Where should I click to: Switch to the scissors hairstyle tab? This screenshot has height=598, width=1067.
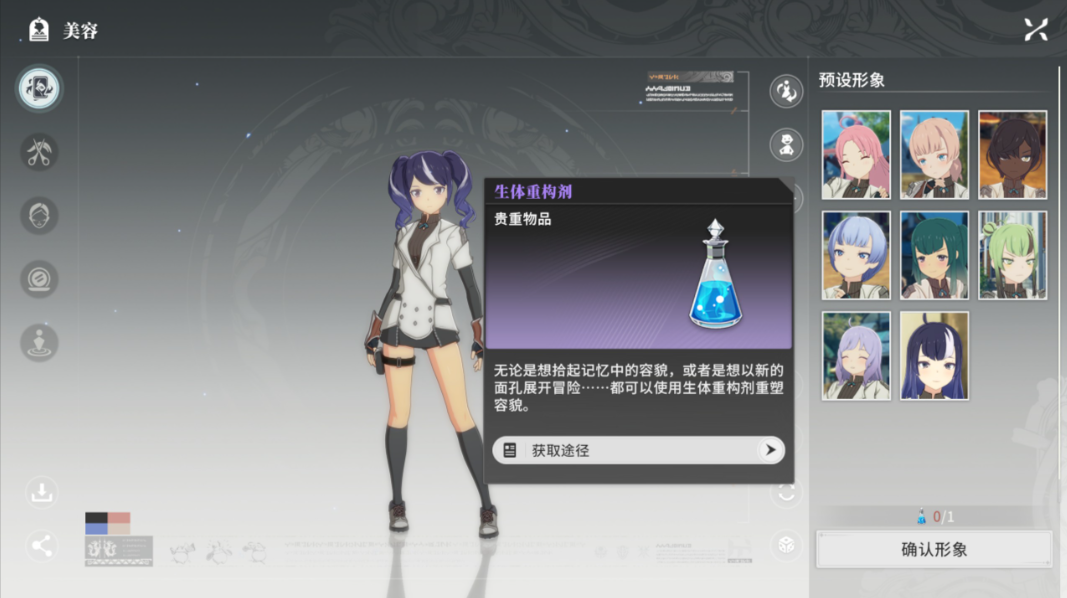pyautogui.click(x=40, y=153)
